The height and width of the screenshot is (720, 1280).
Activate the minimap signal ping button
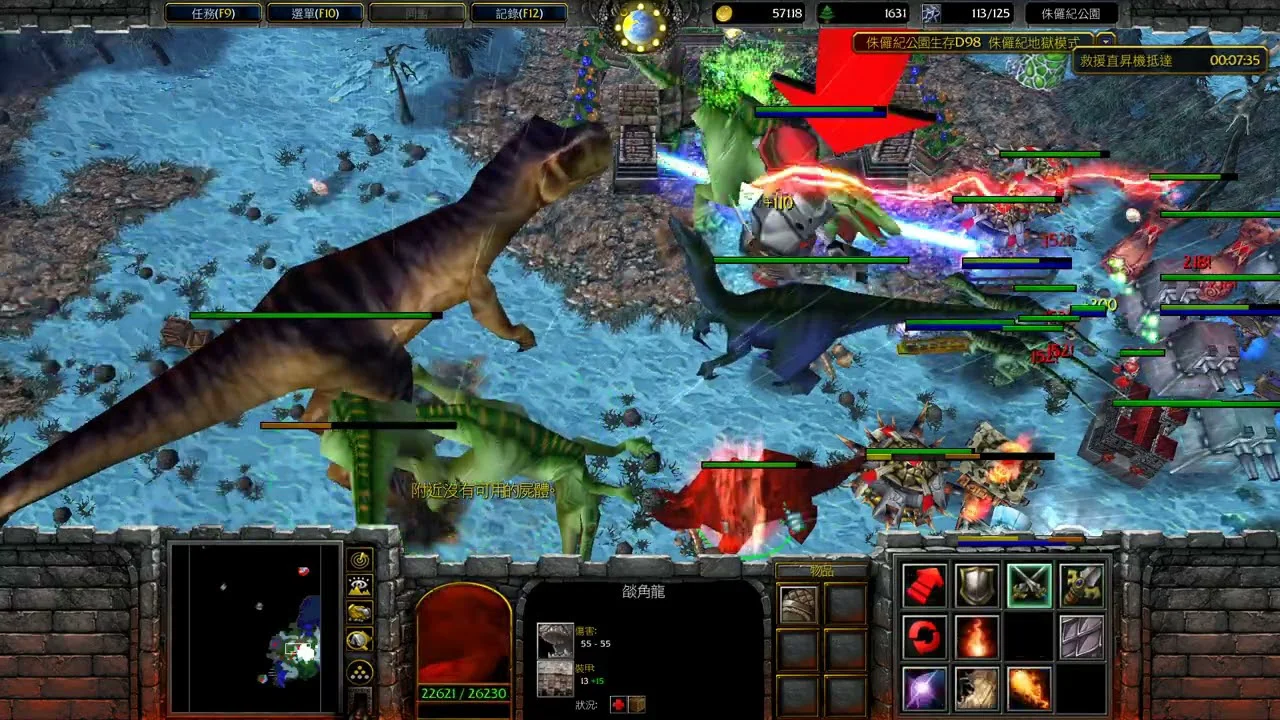tap(360, 560)
